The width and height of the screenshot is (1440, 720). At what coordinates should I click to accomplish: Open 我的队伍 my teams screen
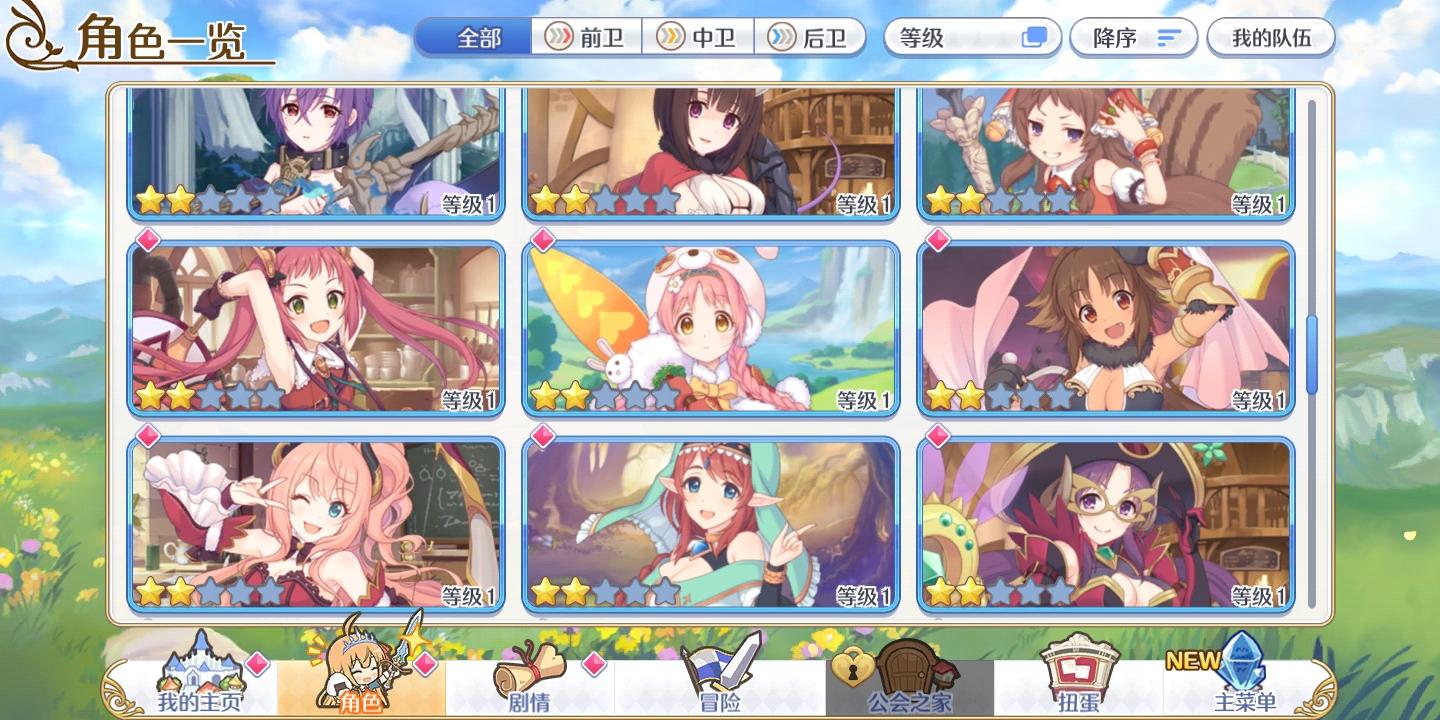(1271, 37)
